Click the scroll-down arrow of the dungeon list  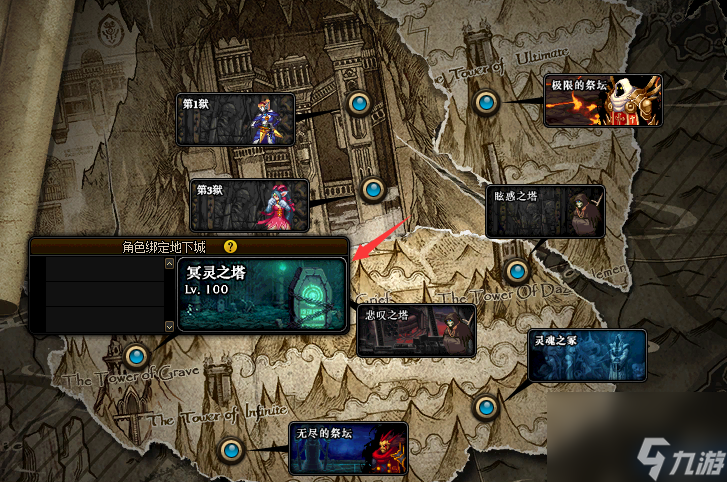pos(169,326)
